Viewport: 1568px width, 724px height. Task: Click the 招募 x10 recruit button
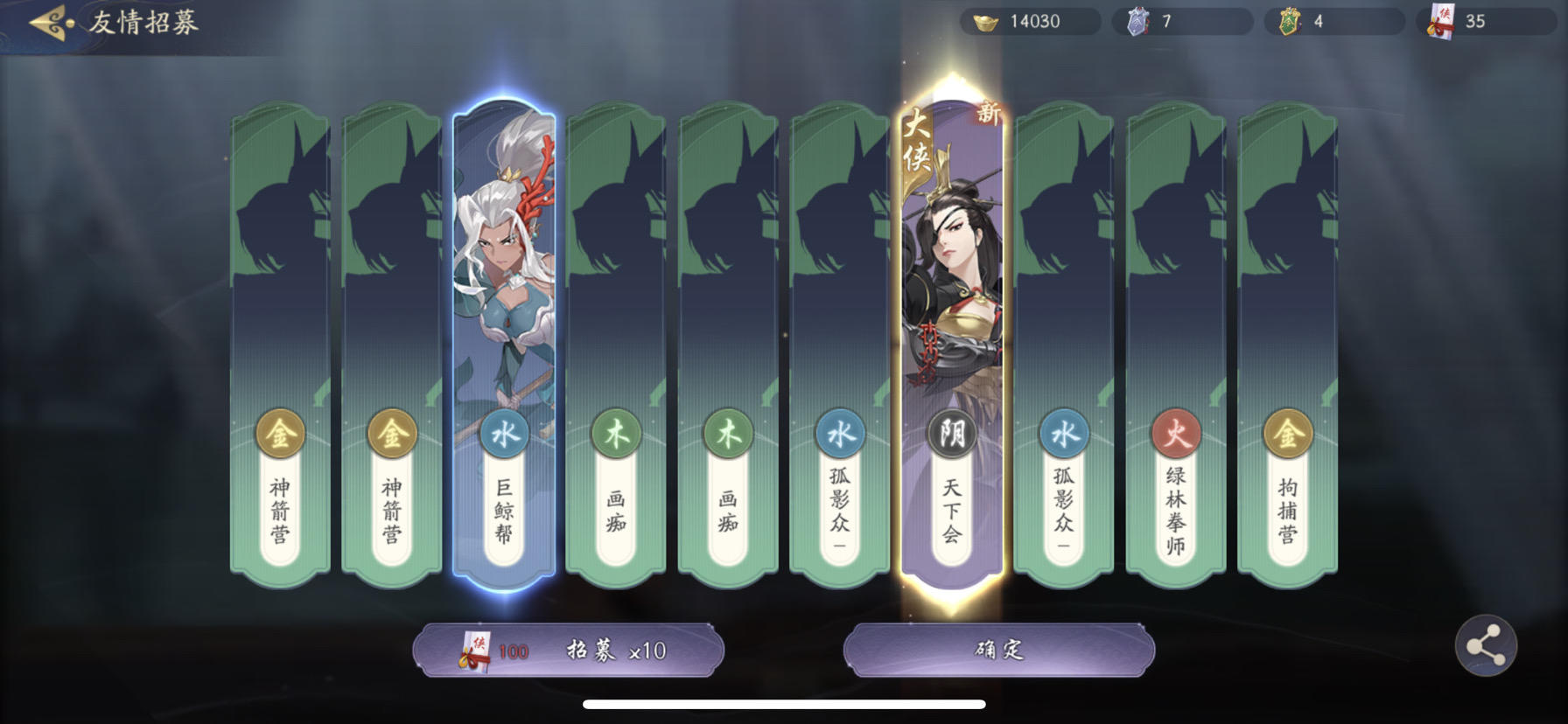pyautogui.click(x=570, y=651)
